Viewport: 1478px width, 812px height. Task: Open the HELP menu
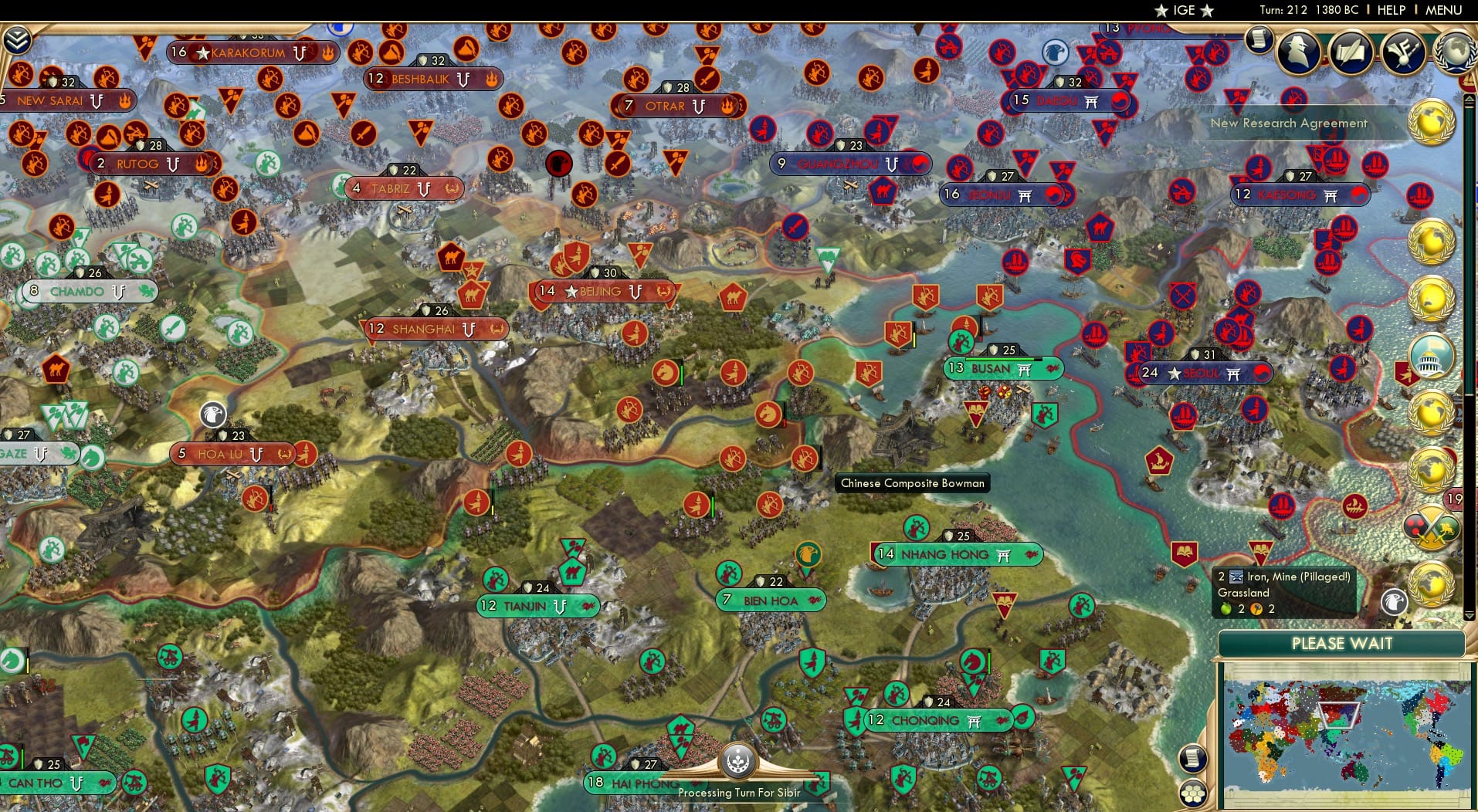[x=1390, y=10]
